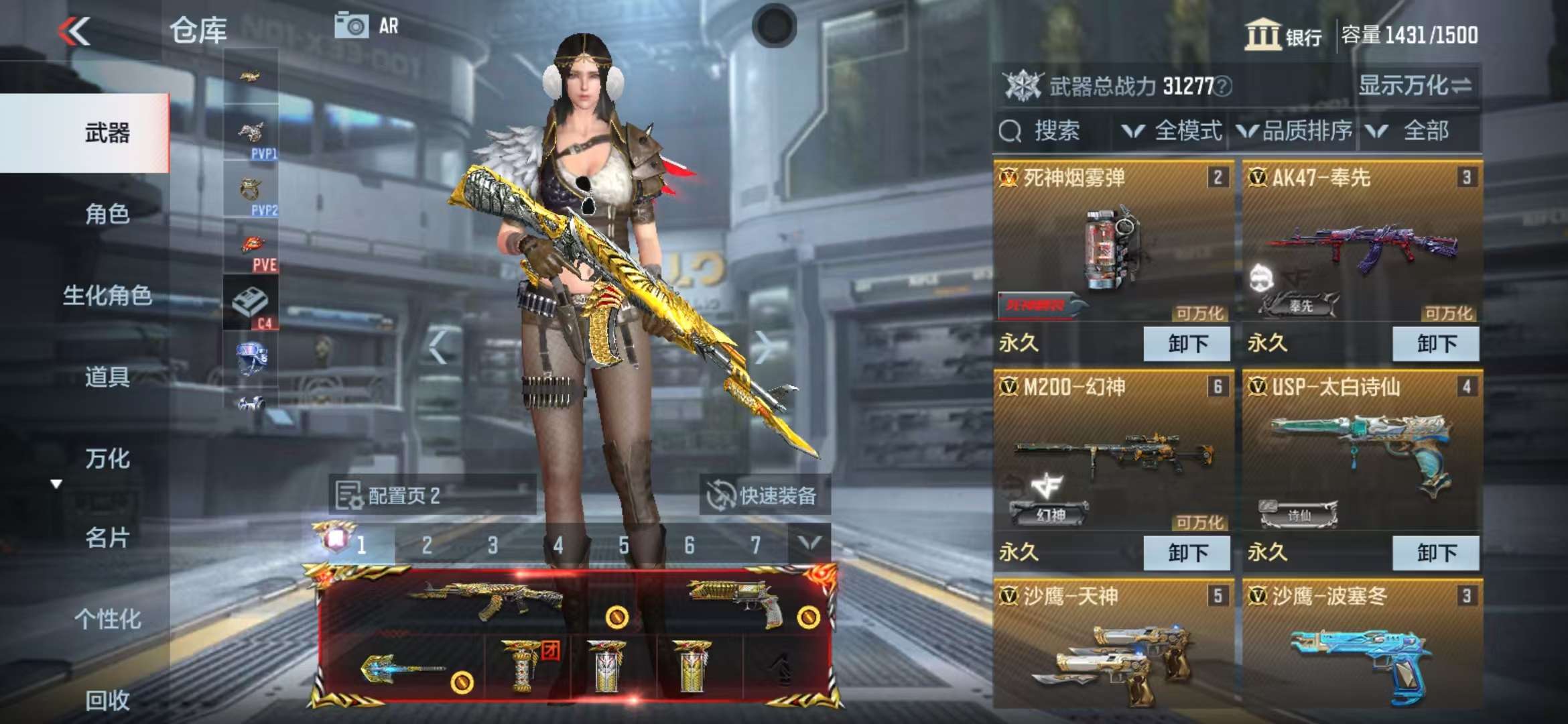The height and width of the screenshot is (724, 1568).
Task: Select the 角色 (Character) menu tab
Action: pyautogui.click(x=107, y=214)
